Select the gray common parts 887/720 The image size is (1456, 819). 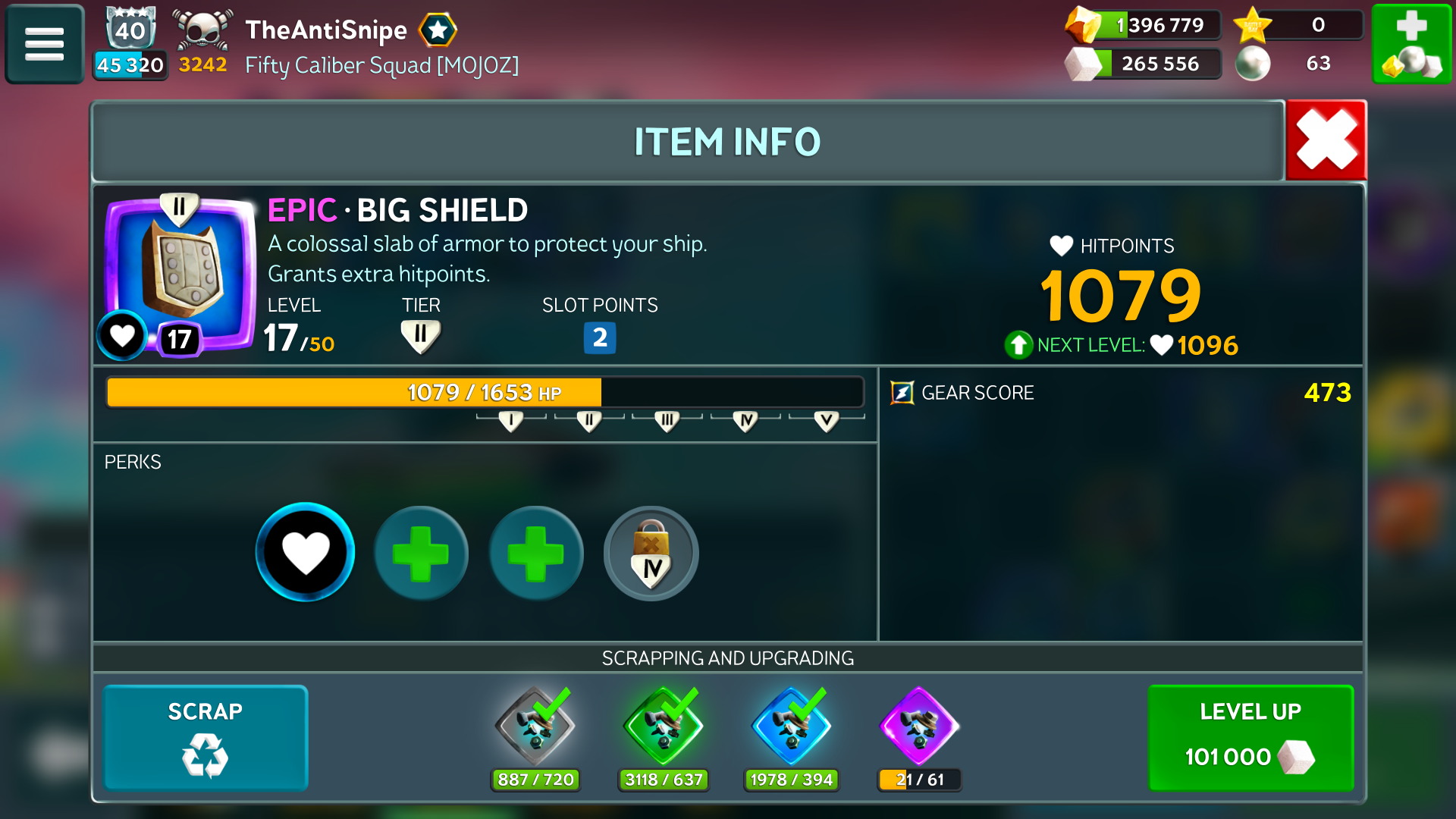coord(535,728)
